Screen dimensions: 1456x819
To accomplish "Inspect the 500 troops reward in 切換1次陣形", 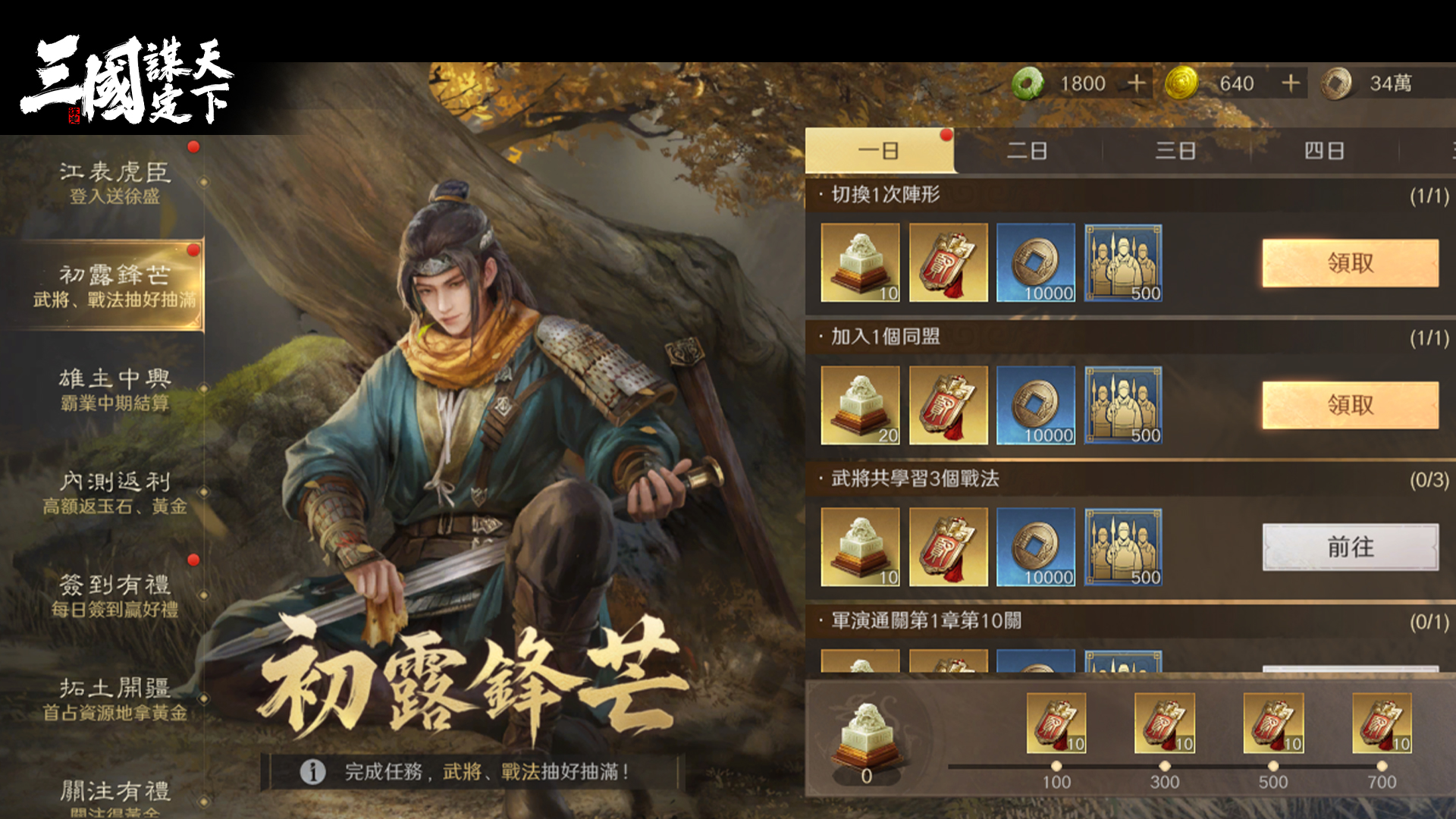I will tap(1123, 262).
